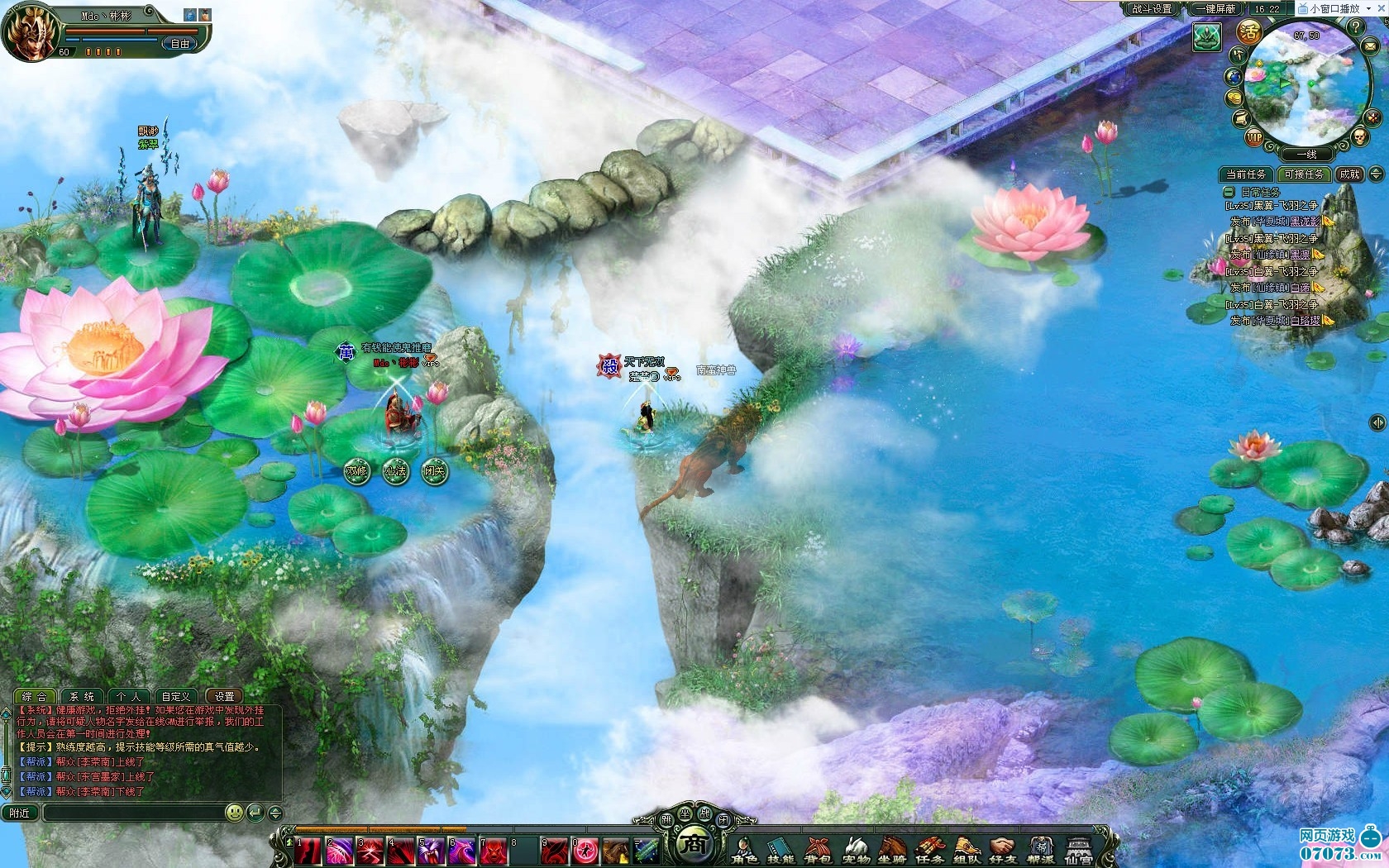Open the chat emoji smiley picker
This screenshot has height=868, width=1389.
pyautogui.click(x=235, y=813)
